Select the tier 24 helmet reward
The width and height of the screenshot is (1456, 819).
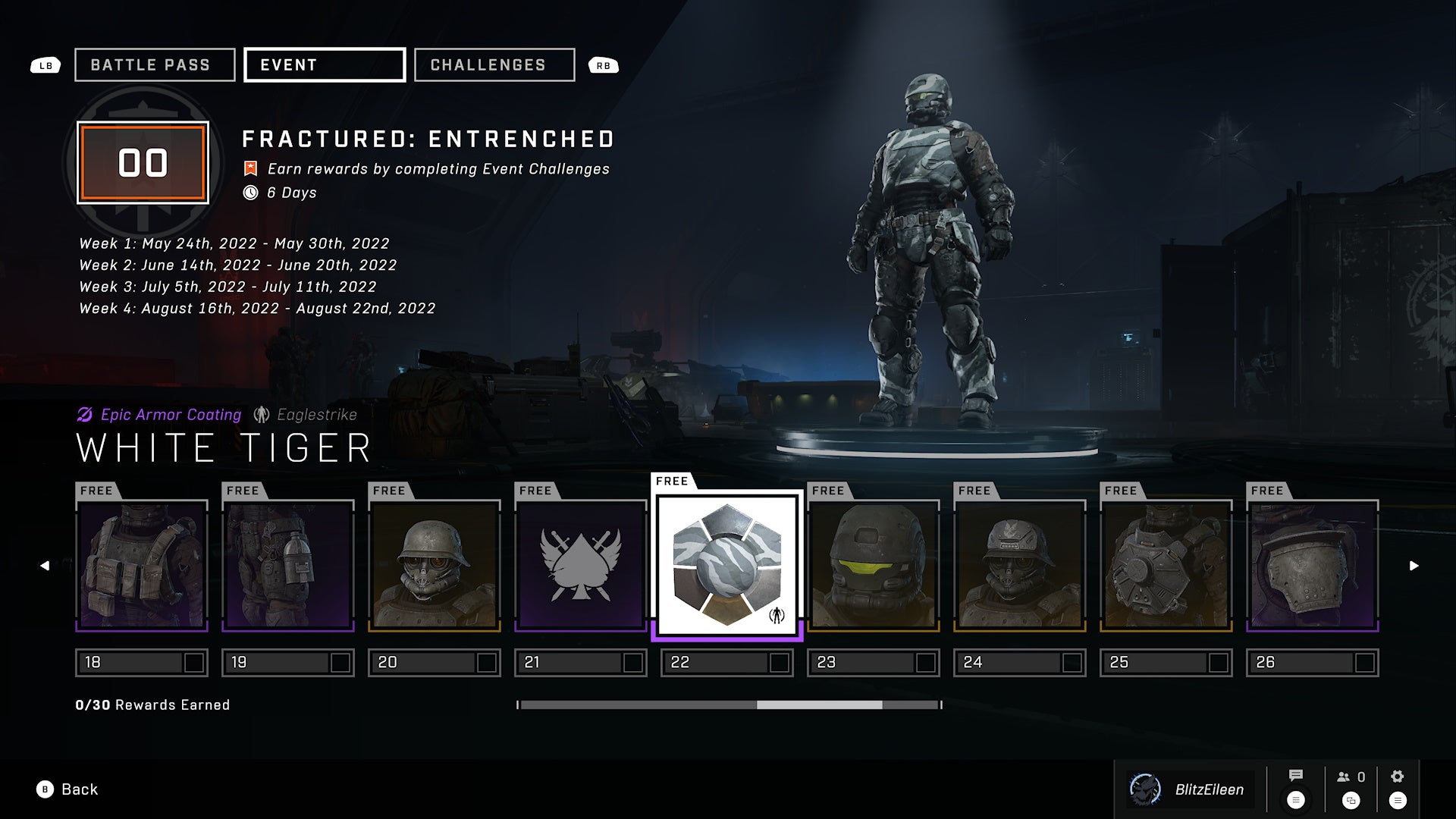(1020, 566)
